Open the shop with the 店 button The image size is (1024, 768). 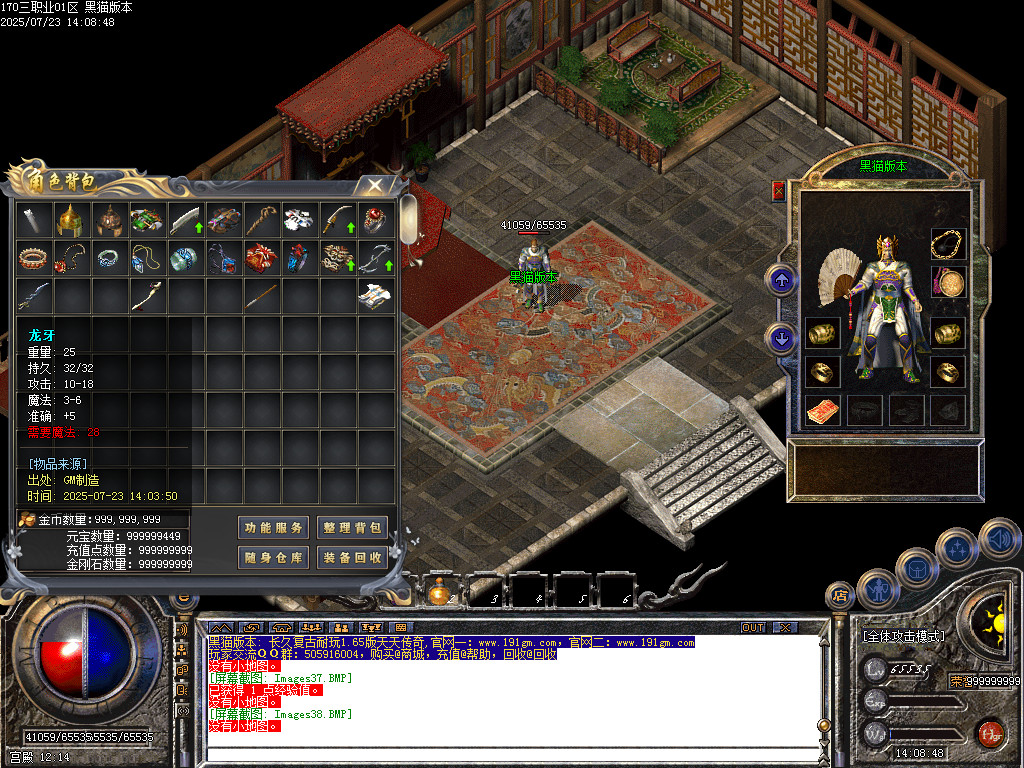tap(839, 596)
